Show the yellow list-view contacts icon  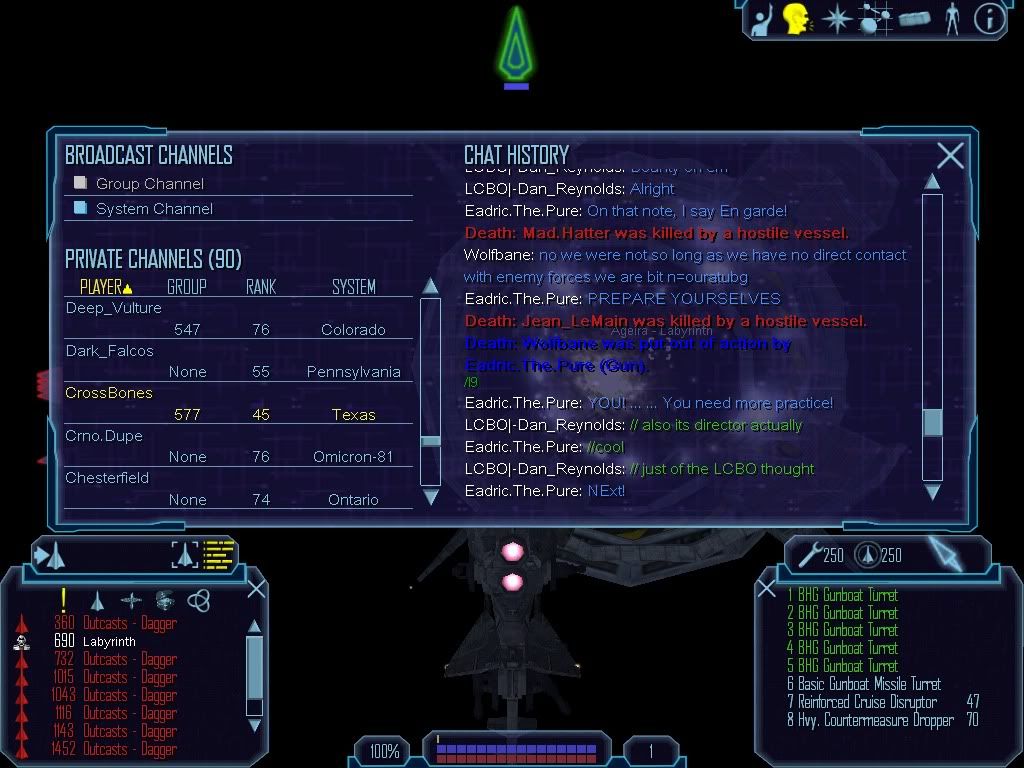[x=218, y=554]
